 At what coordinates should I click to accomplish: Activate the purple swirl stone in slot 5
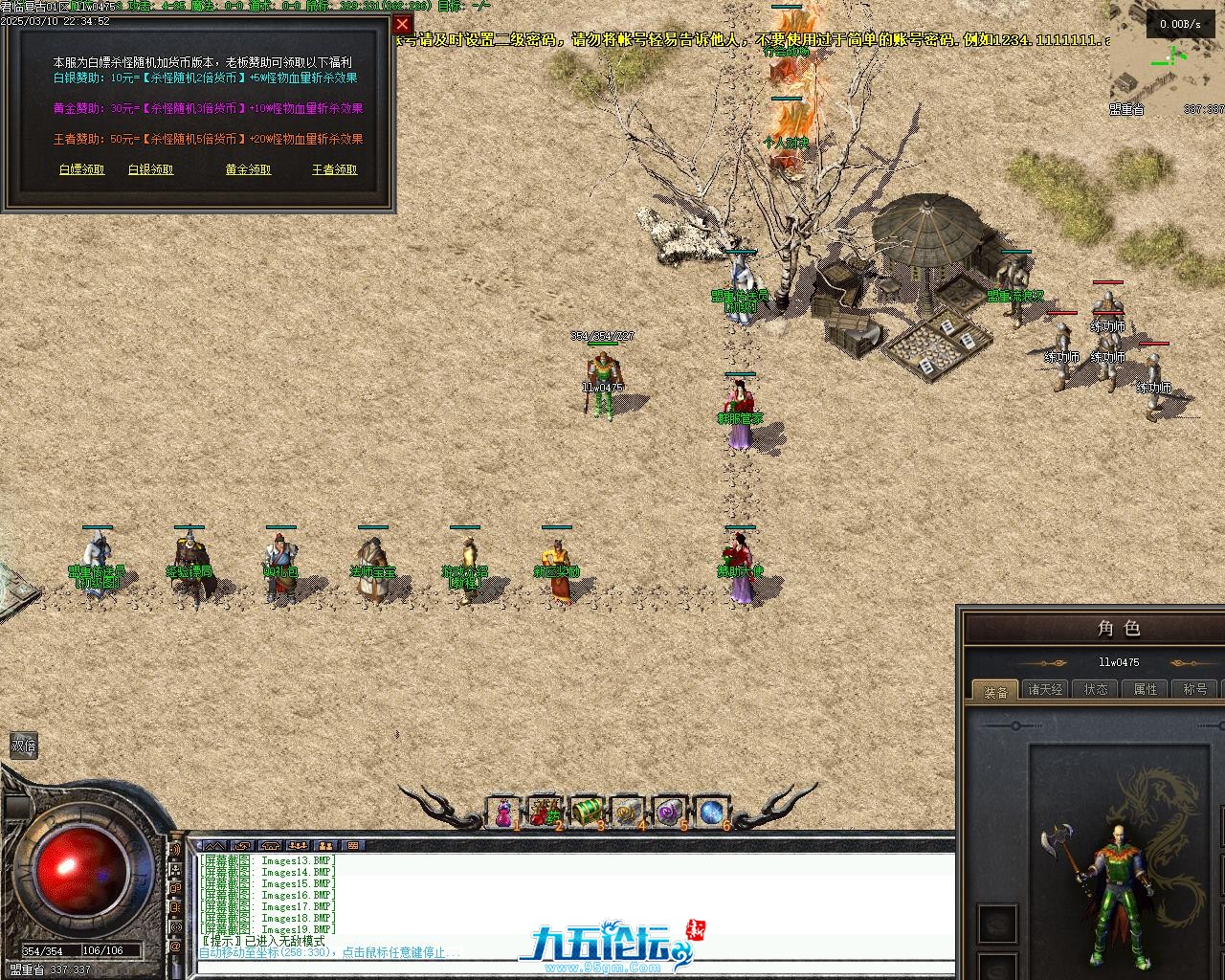click(670, 813)
